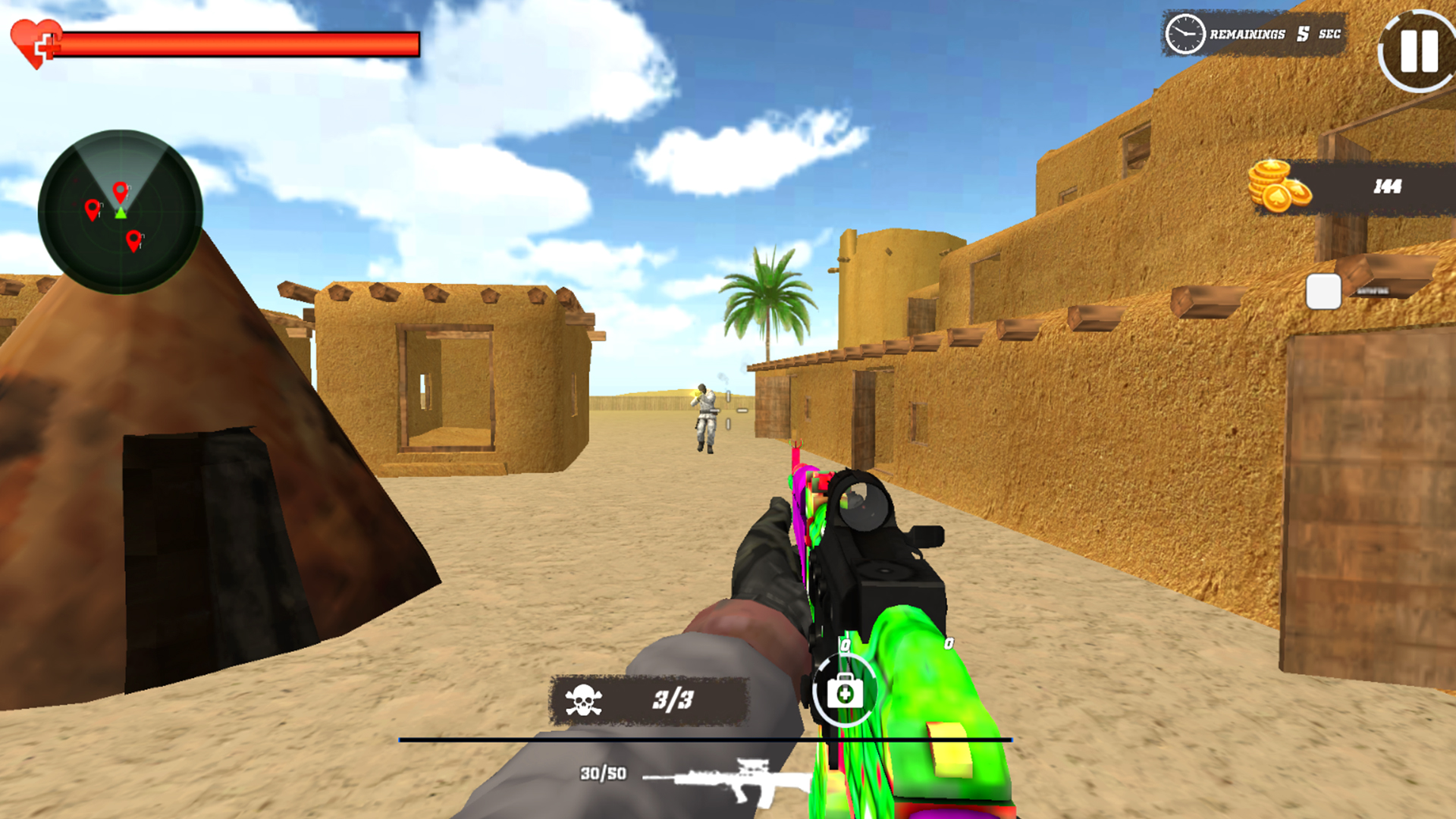Viewport: 1456px width, 819px height.
Task: Click the green player arrow on the radar
Action: (x=119, y=212)
